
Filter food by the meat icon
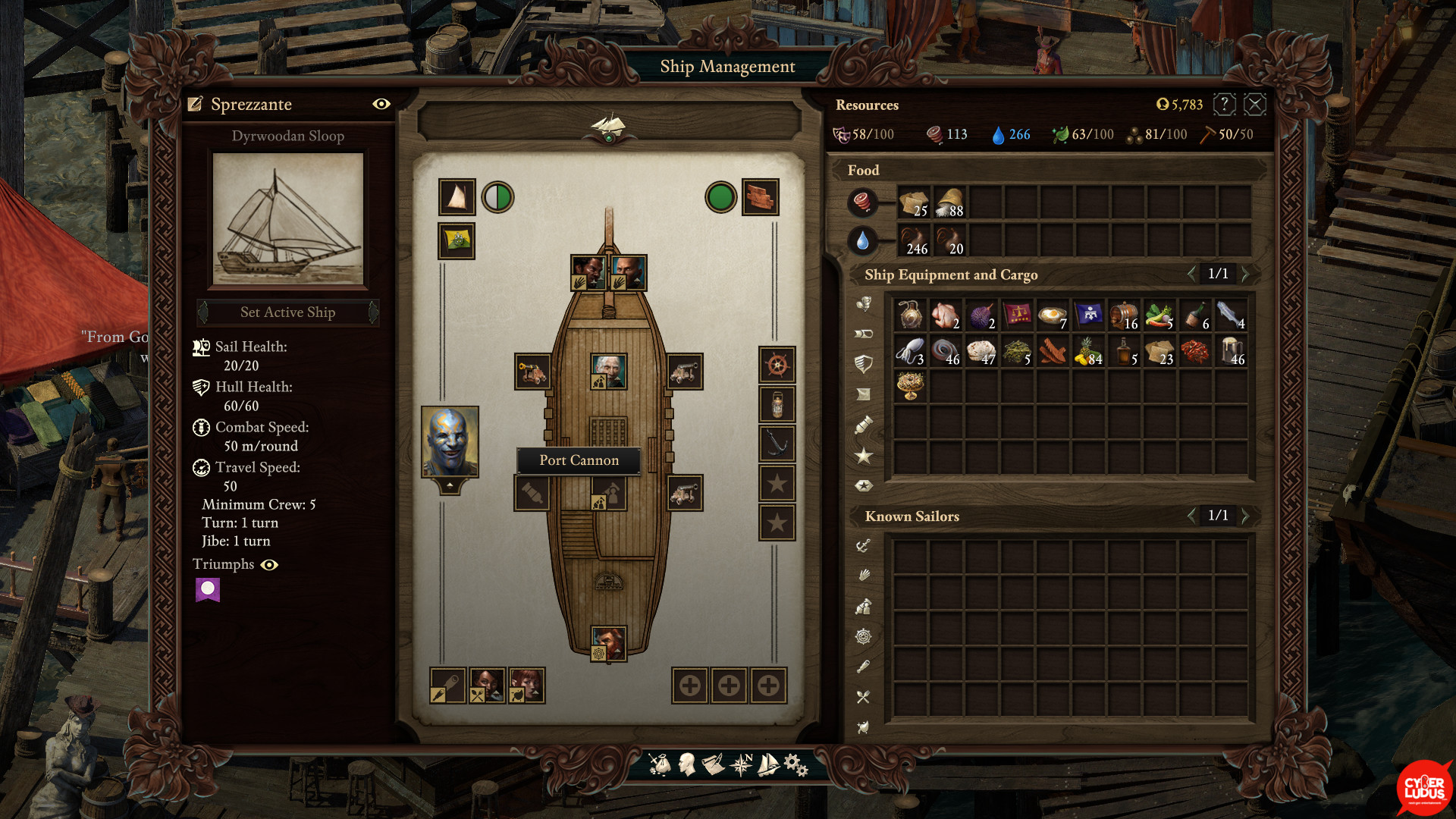click(862, 202)
